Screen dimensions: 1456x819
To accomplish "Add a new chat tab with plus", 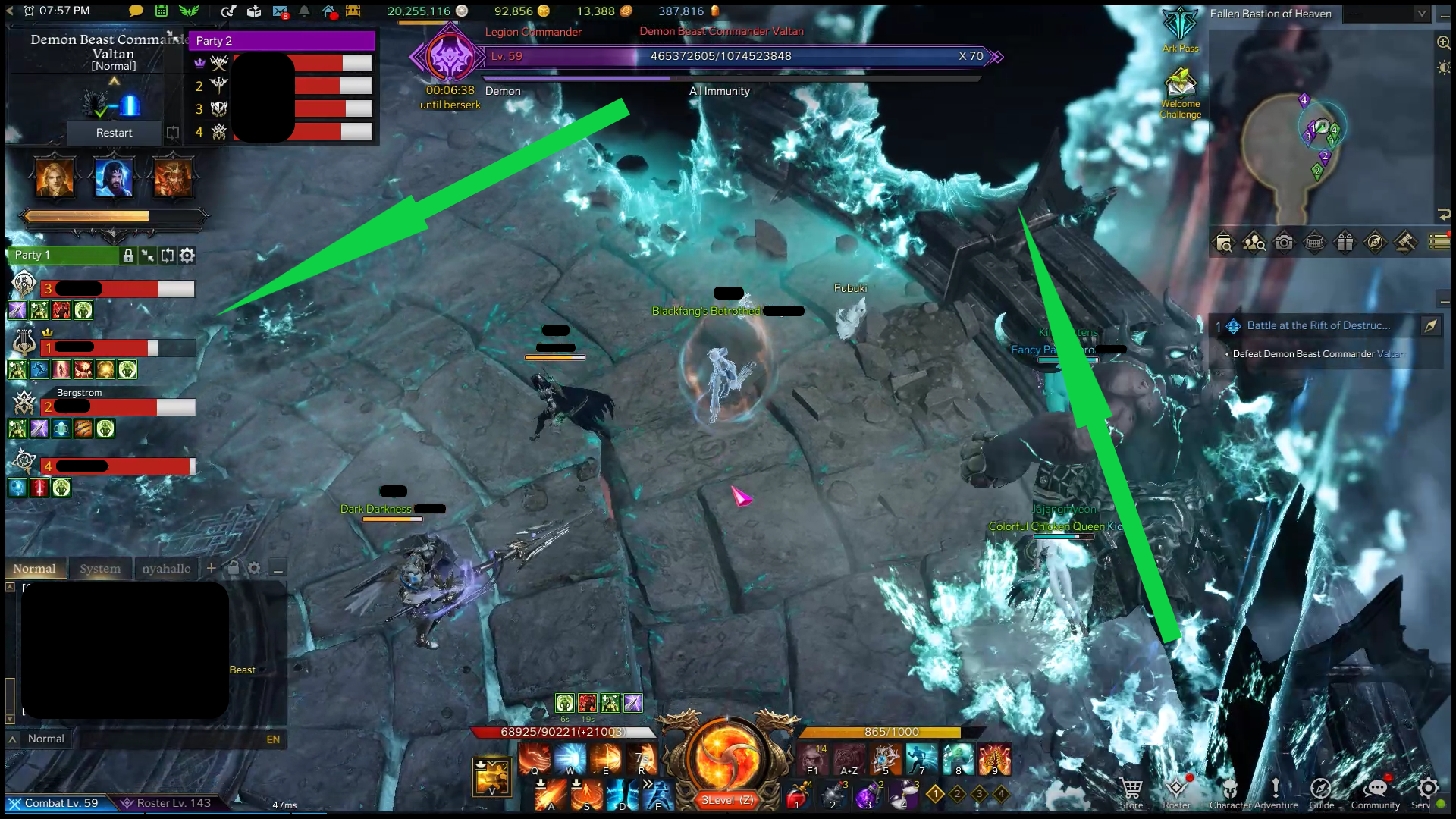I will [212, 568].
